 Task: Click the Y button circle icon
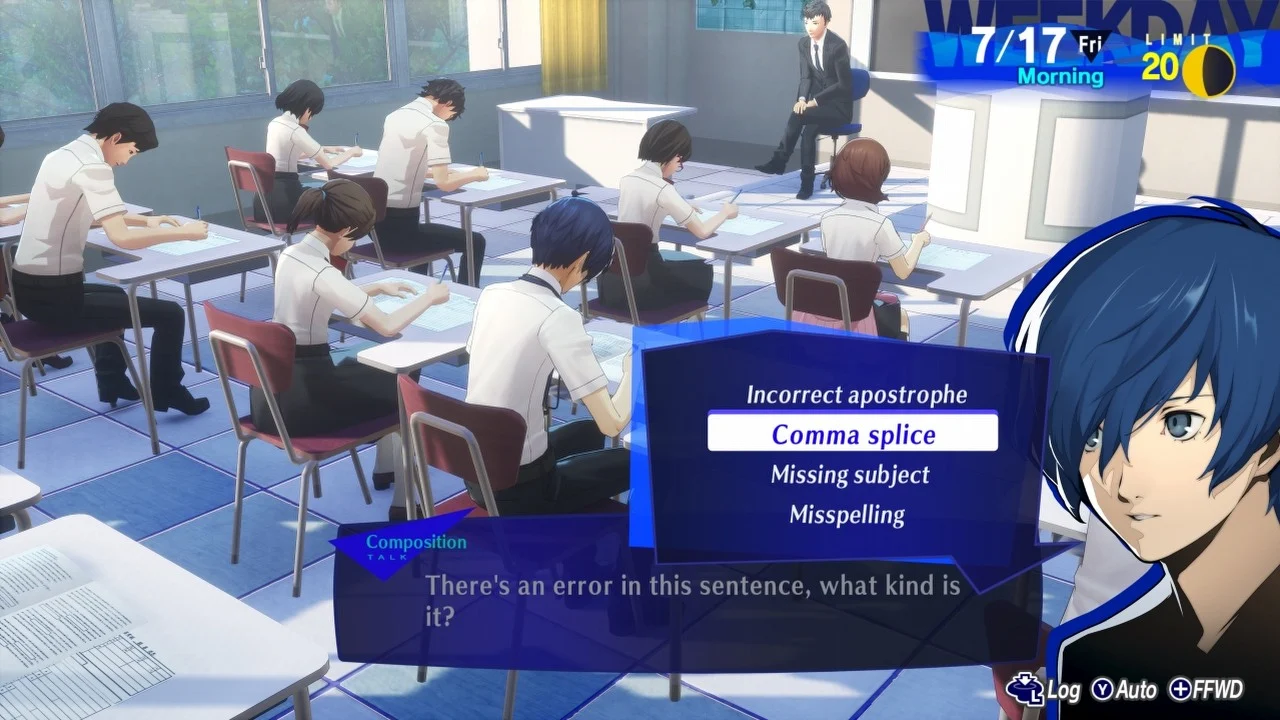tap(1104, 690)
